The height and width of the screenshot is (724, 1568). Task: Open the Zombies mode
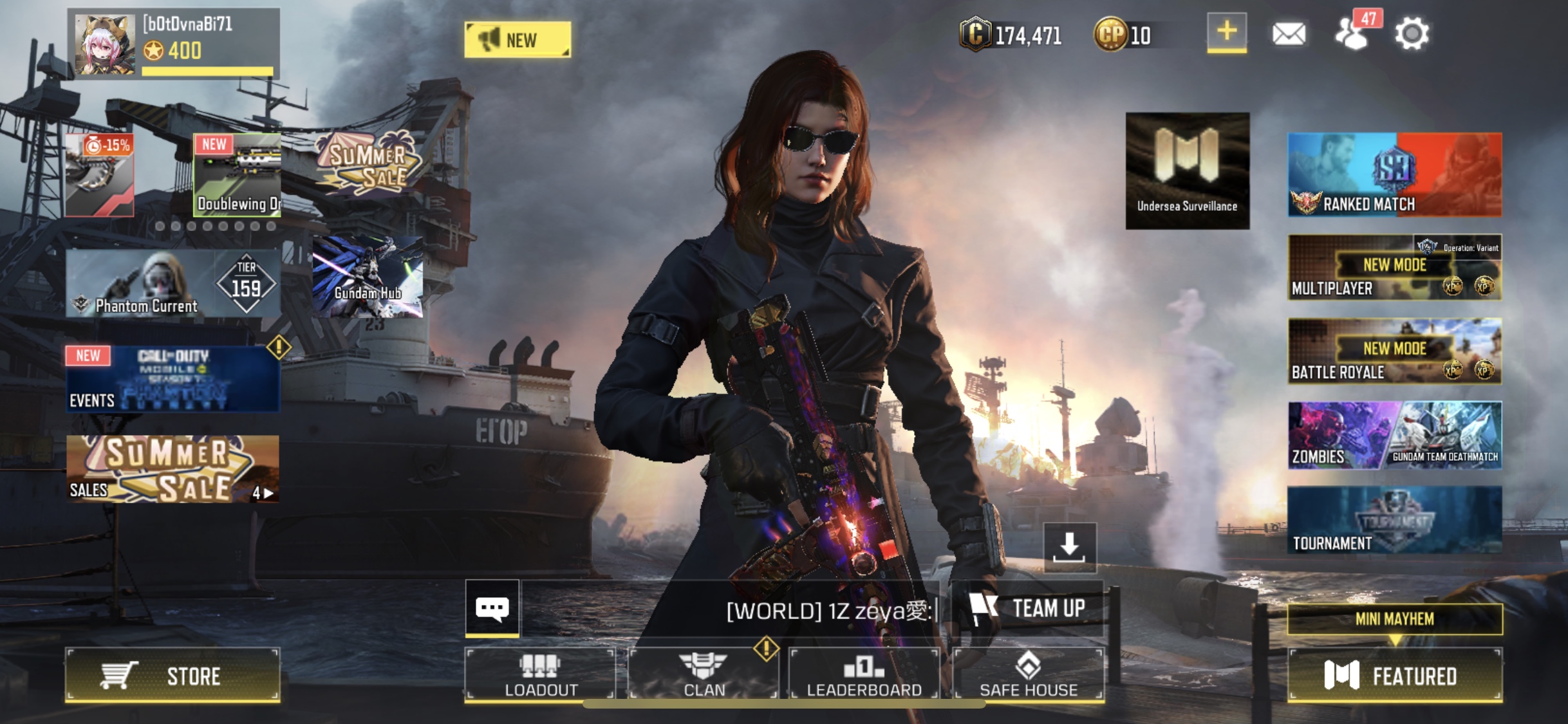[1336, 435]
